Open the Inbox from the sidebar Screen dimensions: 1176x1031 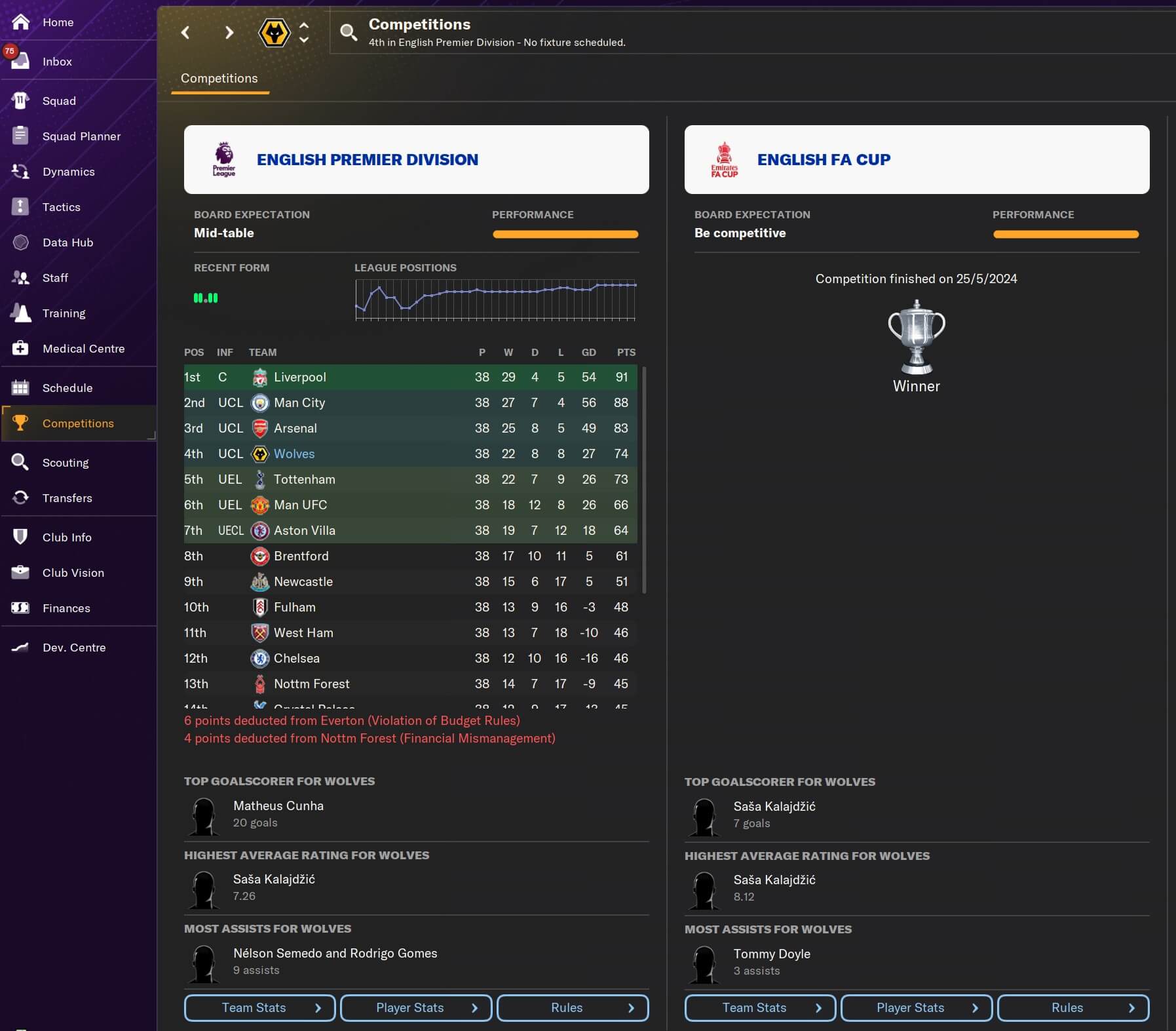coord(57,62)
